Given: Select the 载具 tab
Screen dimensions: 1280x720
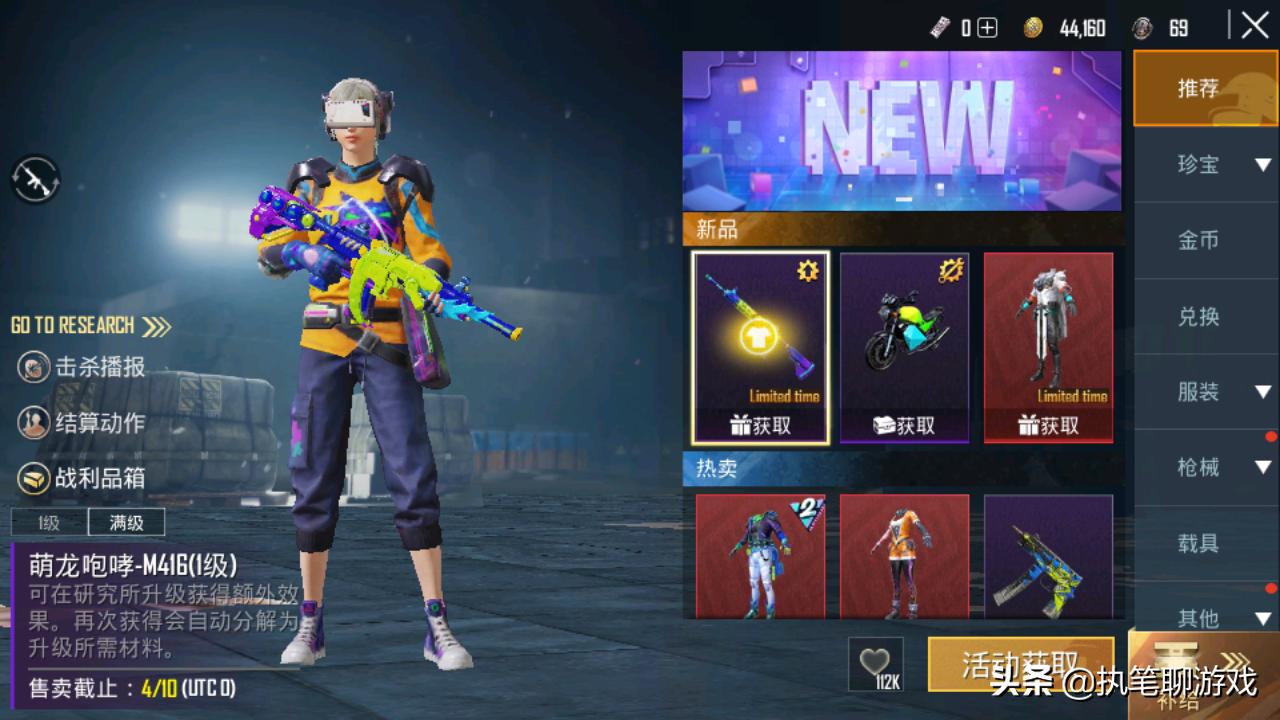Looking at the screenshot, I should tap(1199, 543).
